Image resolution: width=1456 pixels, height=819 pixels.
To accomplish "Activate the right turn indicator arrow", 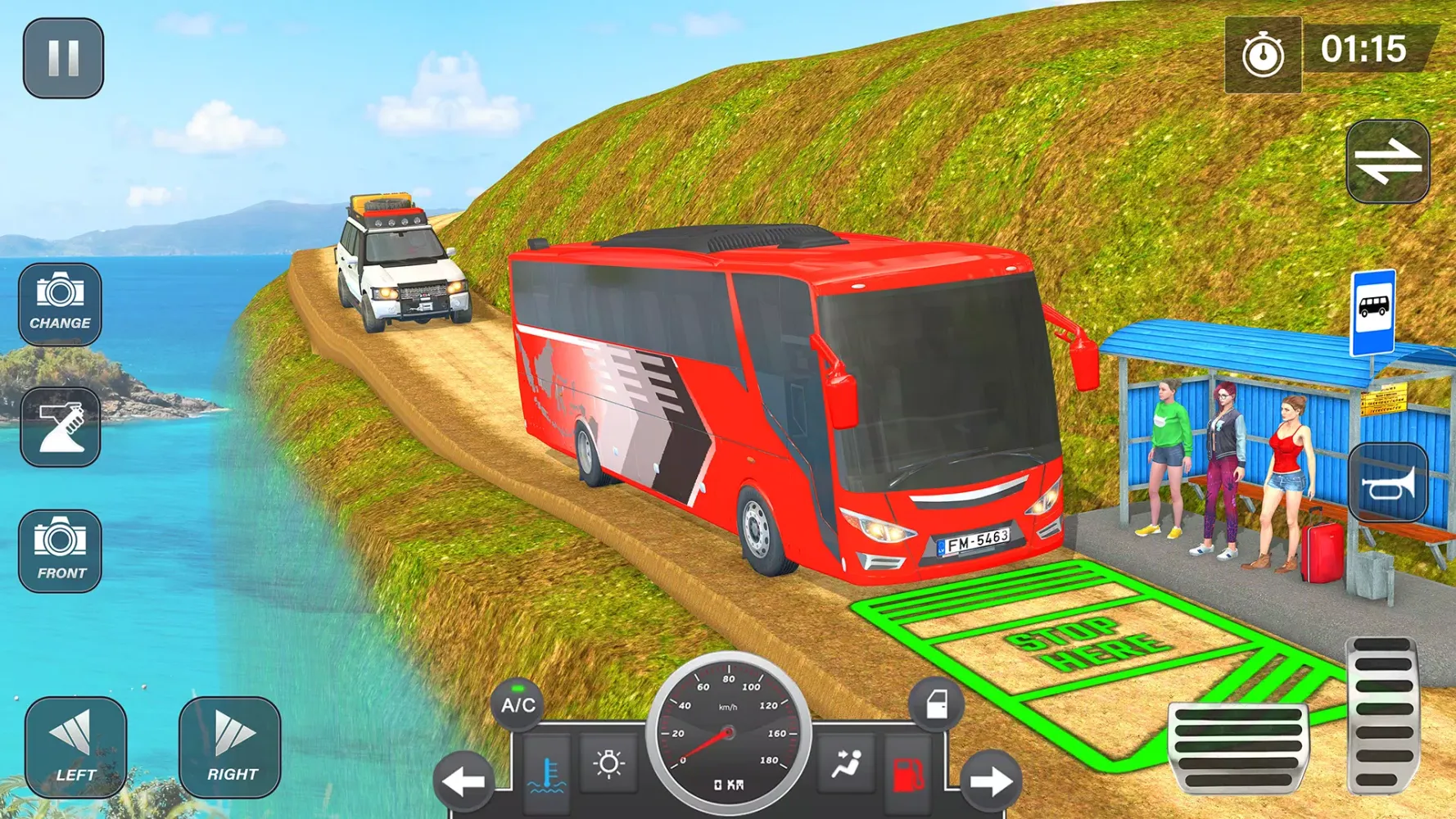I will pyautogui.click(x=991, y=782).
